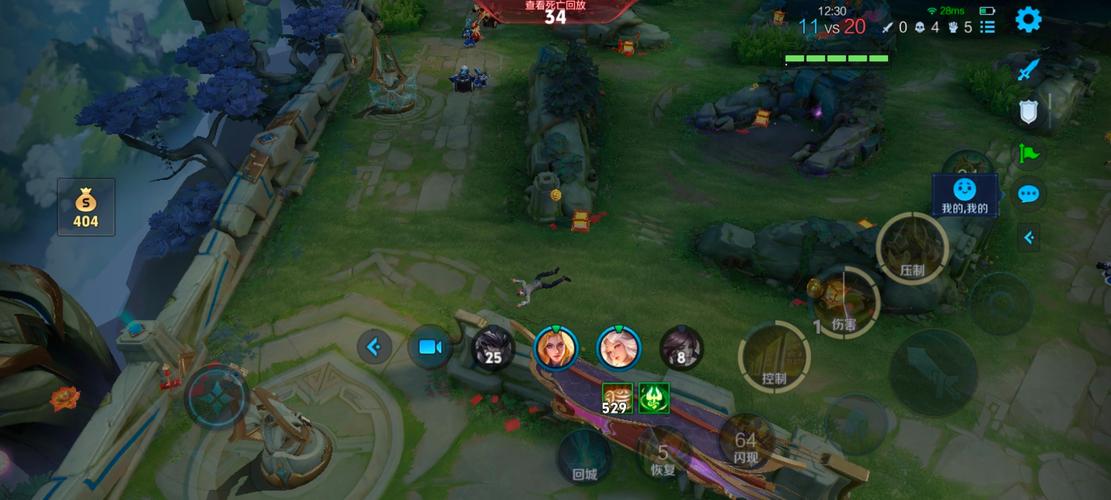1111x500 pixels.
Task: Collapse the right-side signal panel arrow
Action: click(1029, 237)
